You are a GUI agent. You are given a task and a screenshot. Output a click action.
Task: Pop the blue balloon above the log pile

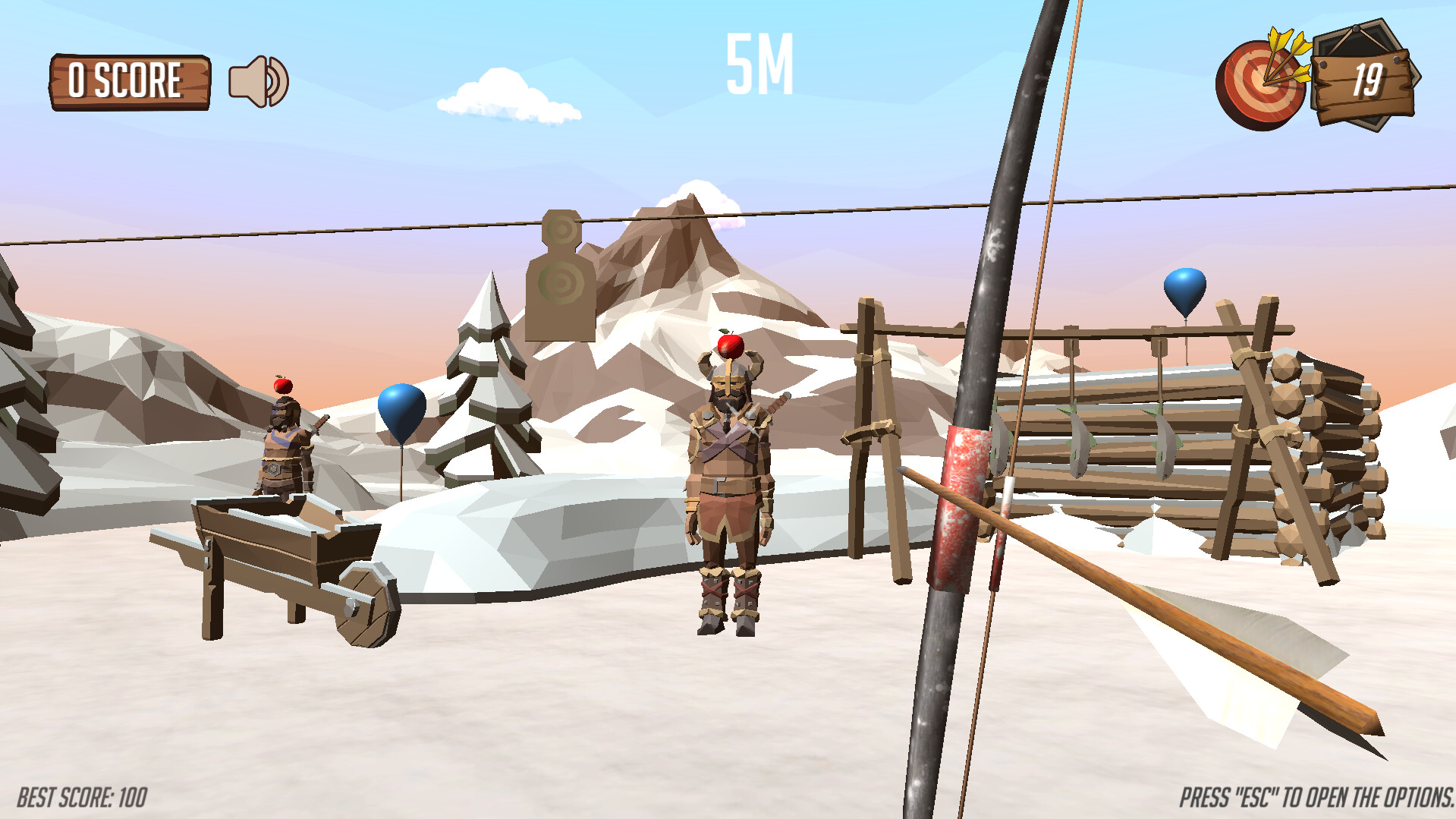[x=1184, y=294]
